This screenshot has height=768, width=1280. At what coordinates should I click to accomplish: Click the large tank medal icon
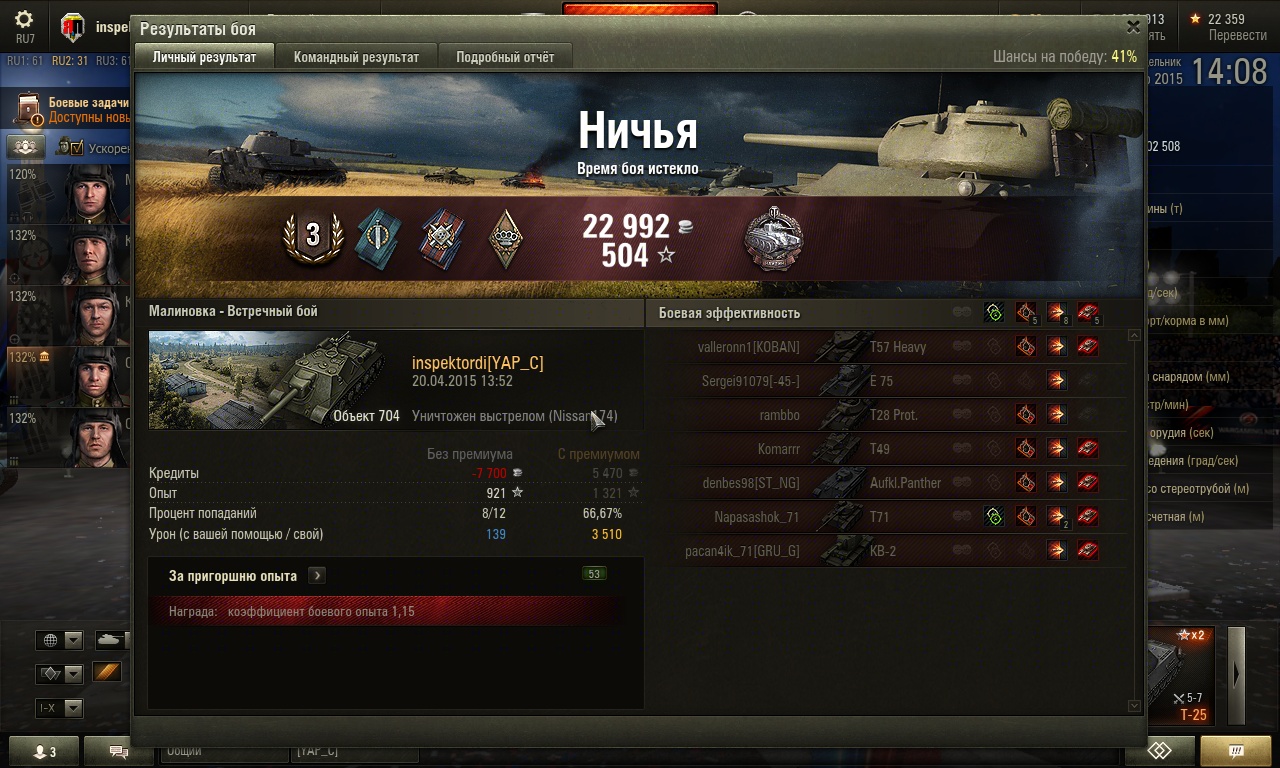coord(773,239)
